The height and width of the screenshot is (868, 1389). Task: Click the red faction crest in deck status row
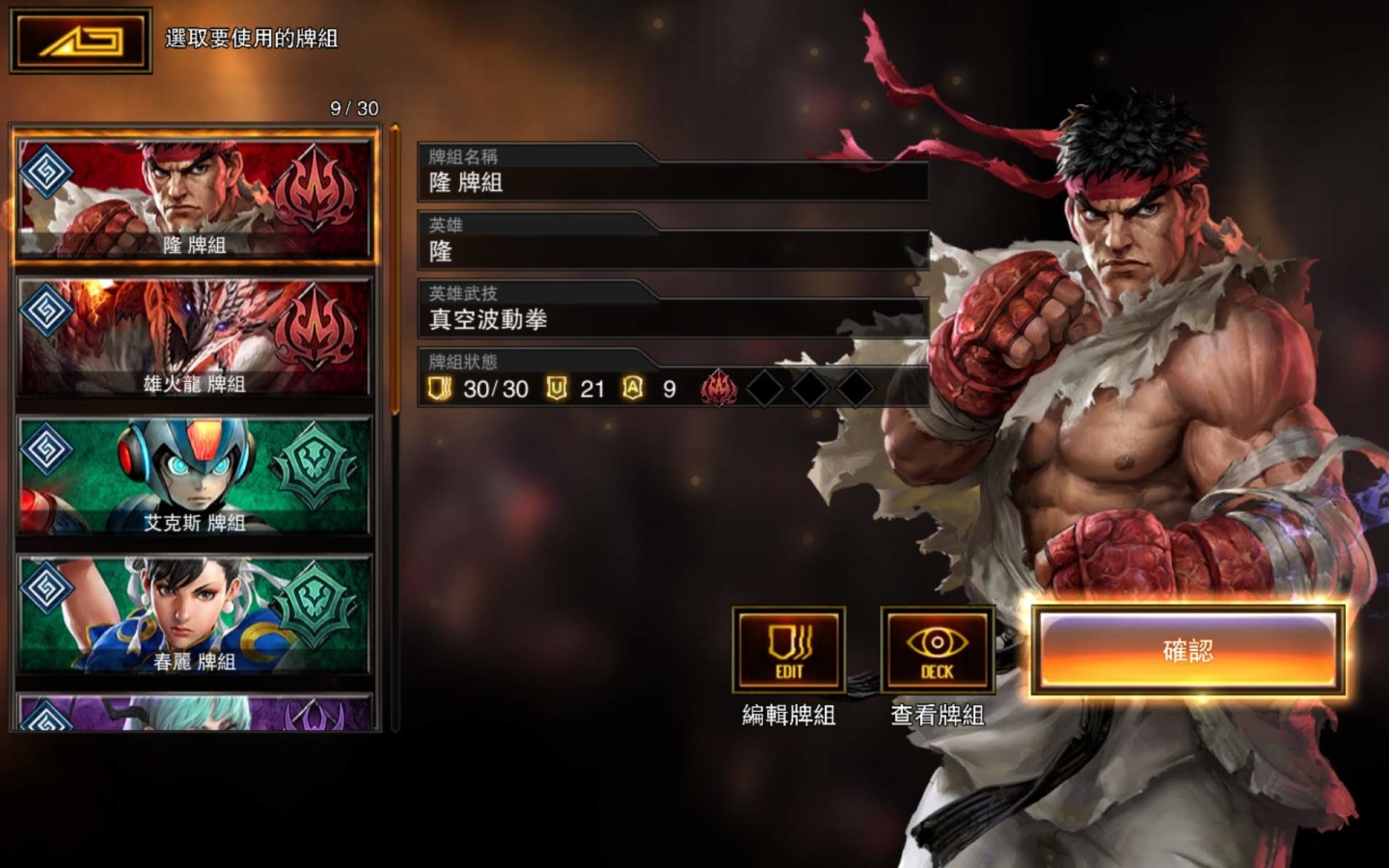(x=718, y=386)
